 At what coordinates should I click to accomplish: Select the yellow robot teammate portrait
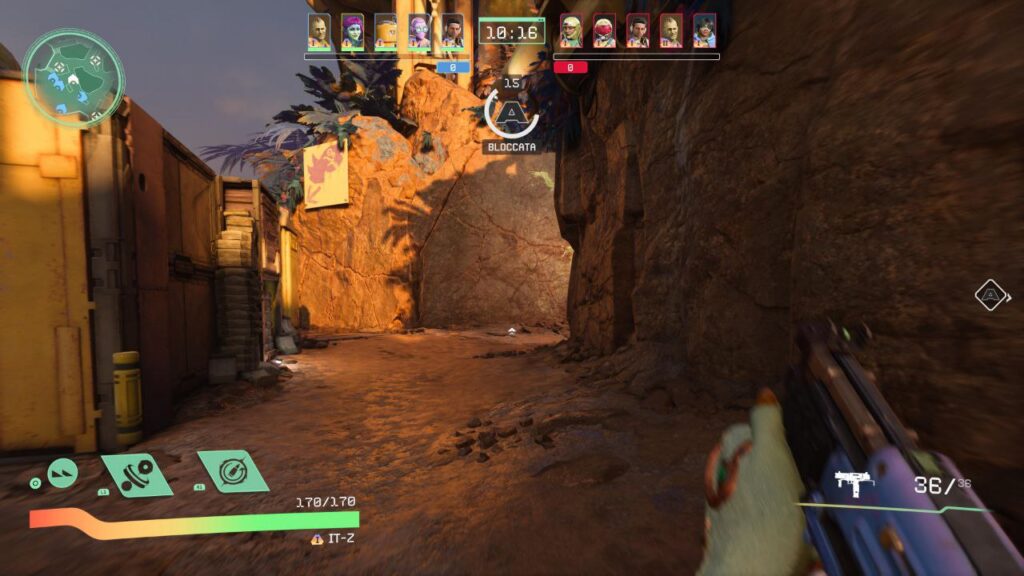(385, 31)
